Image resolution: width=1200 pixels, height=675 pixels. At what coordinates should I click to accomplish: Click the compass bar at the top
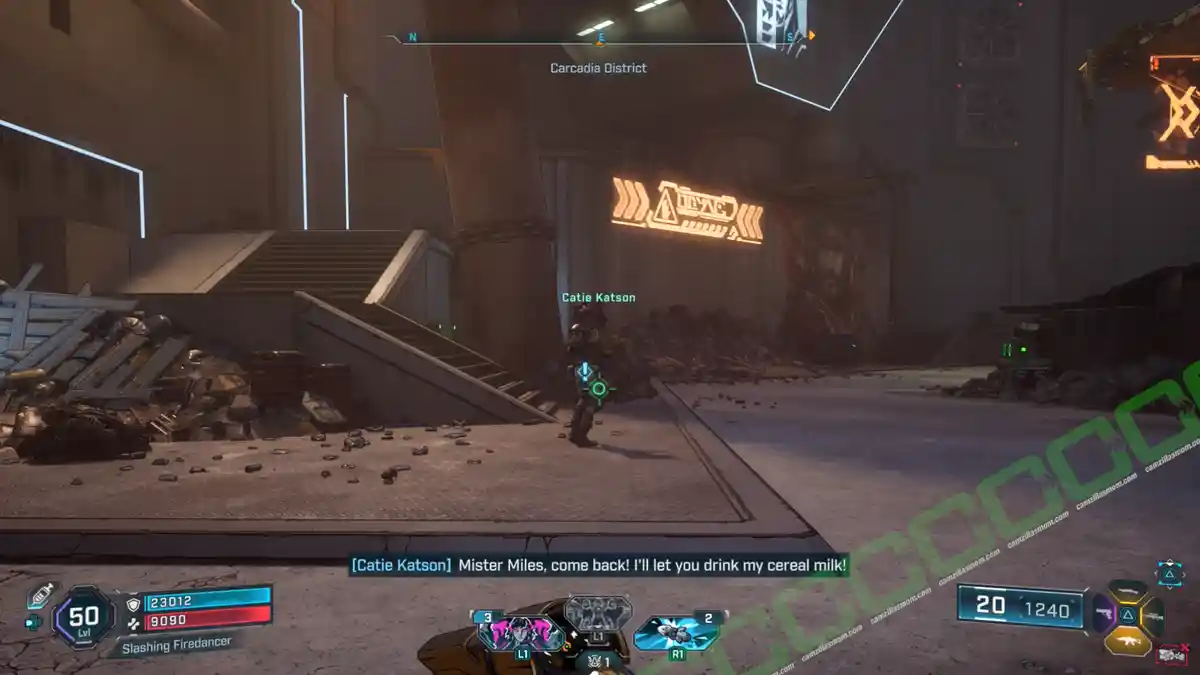(x=600, y=40)
